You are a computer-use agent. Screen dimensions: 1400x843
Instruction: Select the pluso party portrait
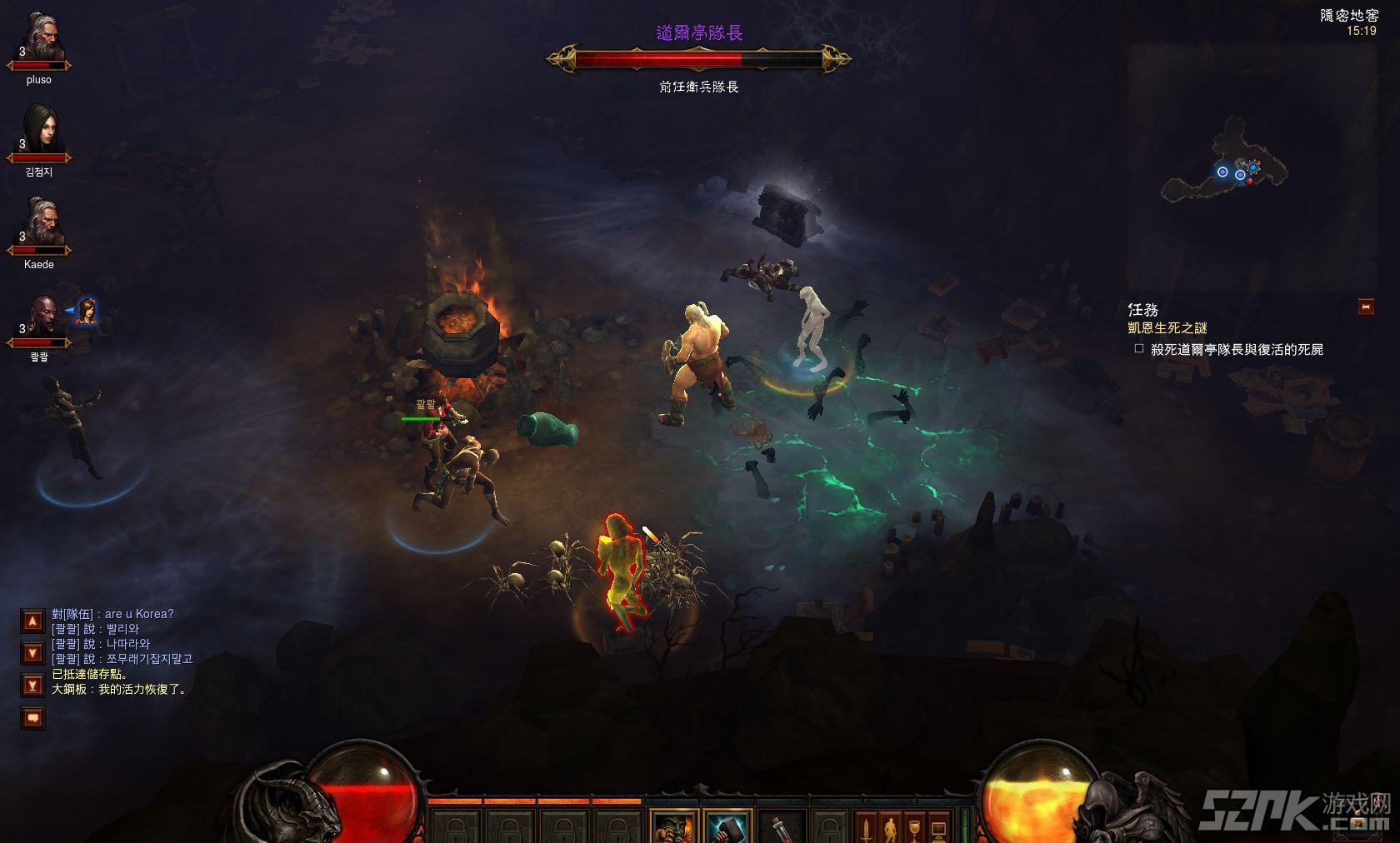[39, 40]
